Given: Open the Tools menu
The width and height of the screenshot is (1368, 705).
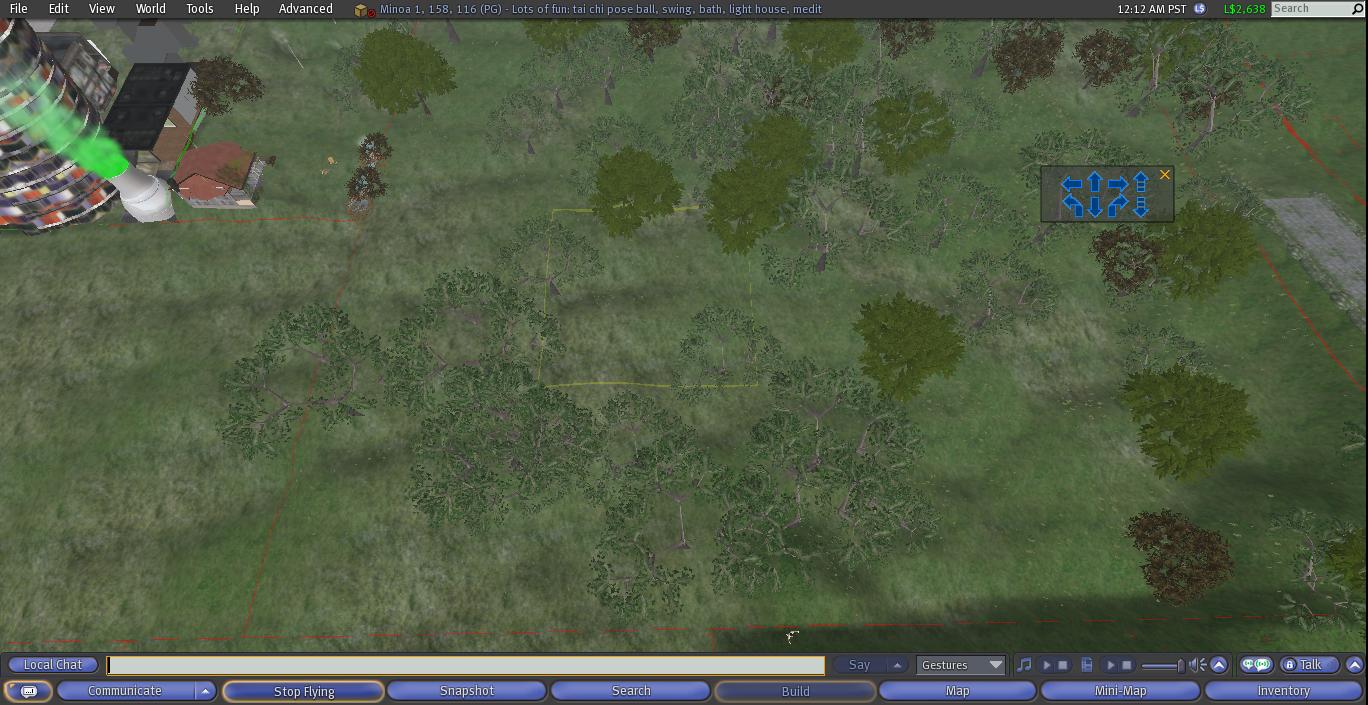Looking at the screenshot, I should (x=199, y=9).
